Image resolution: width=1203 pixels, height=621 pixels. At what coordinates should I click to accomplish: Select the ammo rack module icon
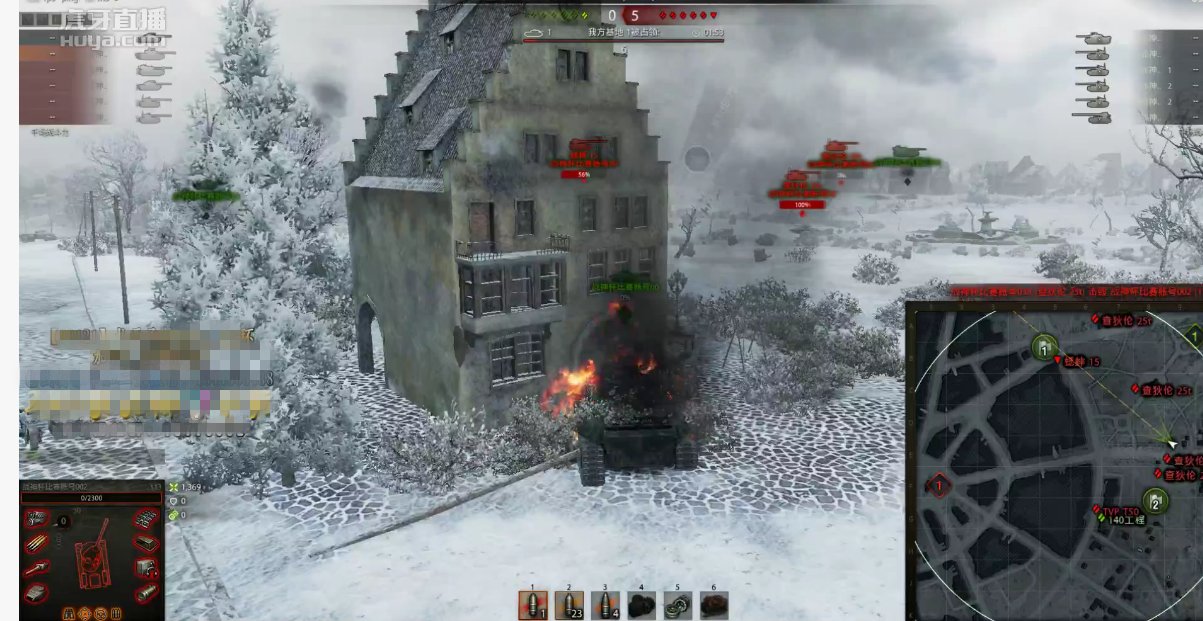(x=36, y=544)
